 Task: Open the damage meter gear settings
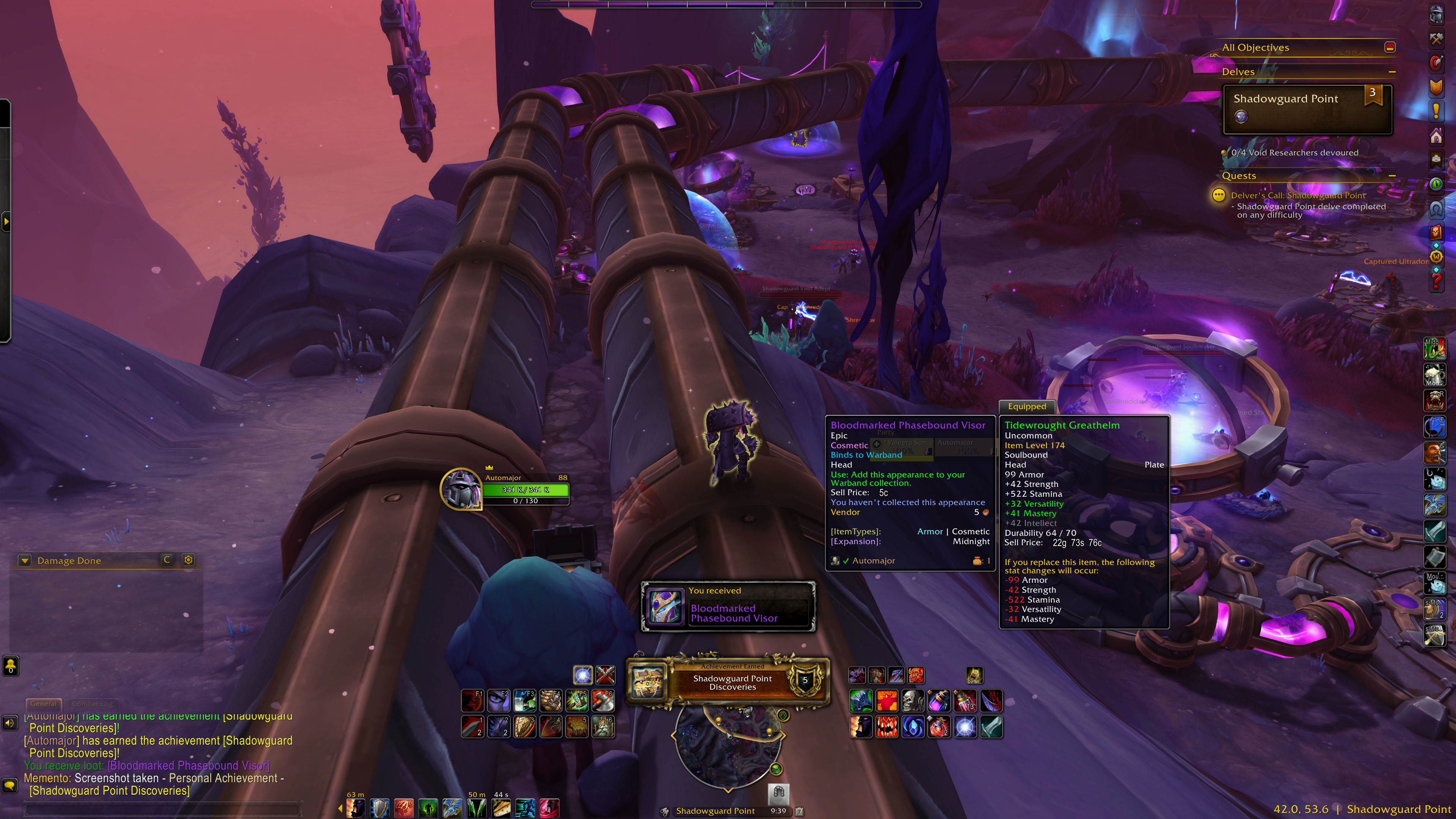tap(188, 560)
